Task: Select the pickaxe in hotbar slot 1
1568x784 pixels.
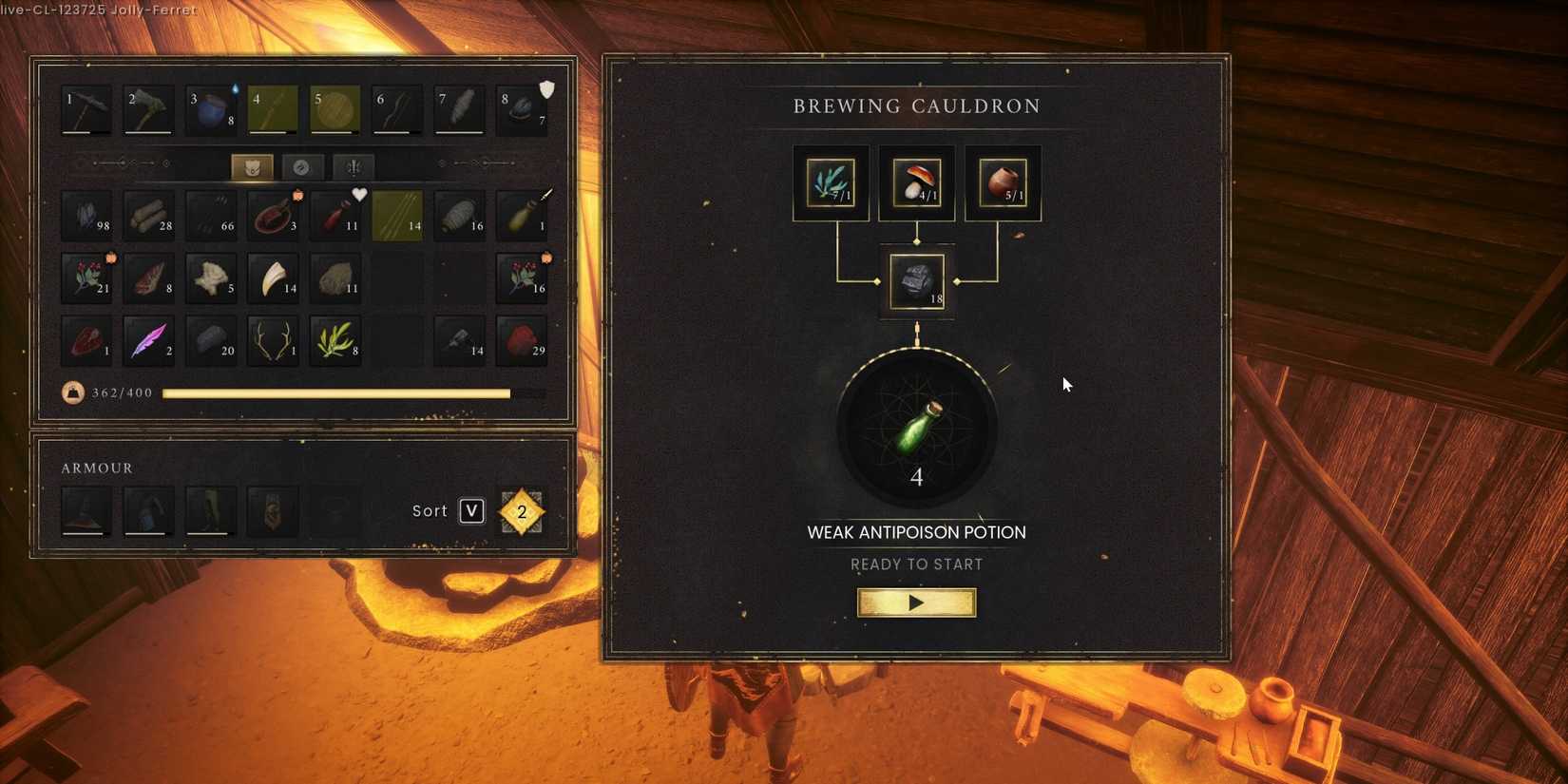Action: pos(86,108)
